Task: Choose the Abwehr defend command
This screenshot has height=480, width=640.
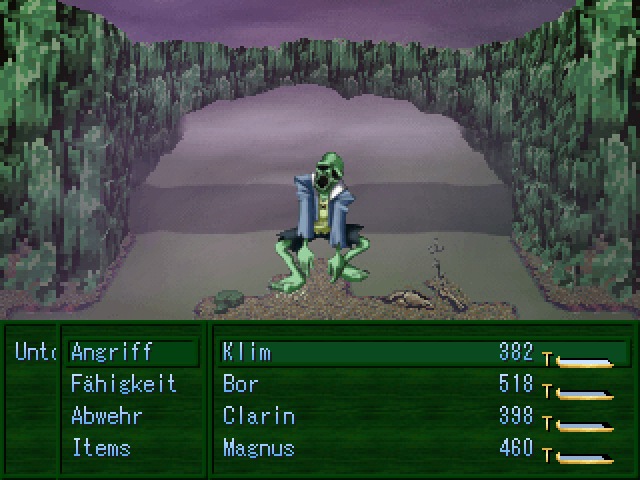Action: 107,416
